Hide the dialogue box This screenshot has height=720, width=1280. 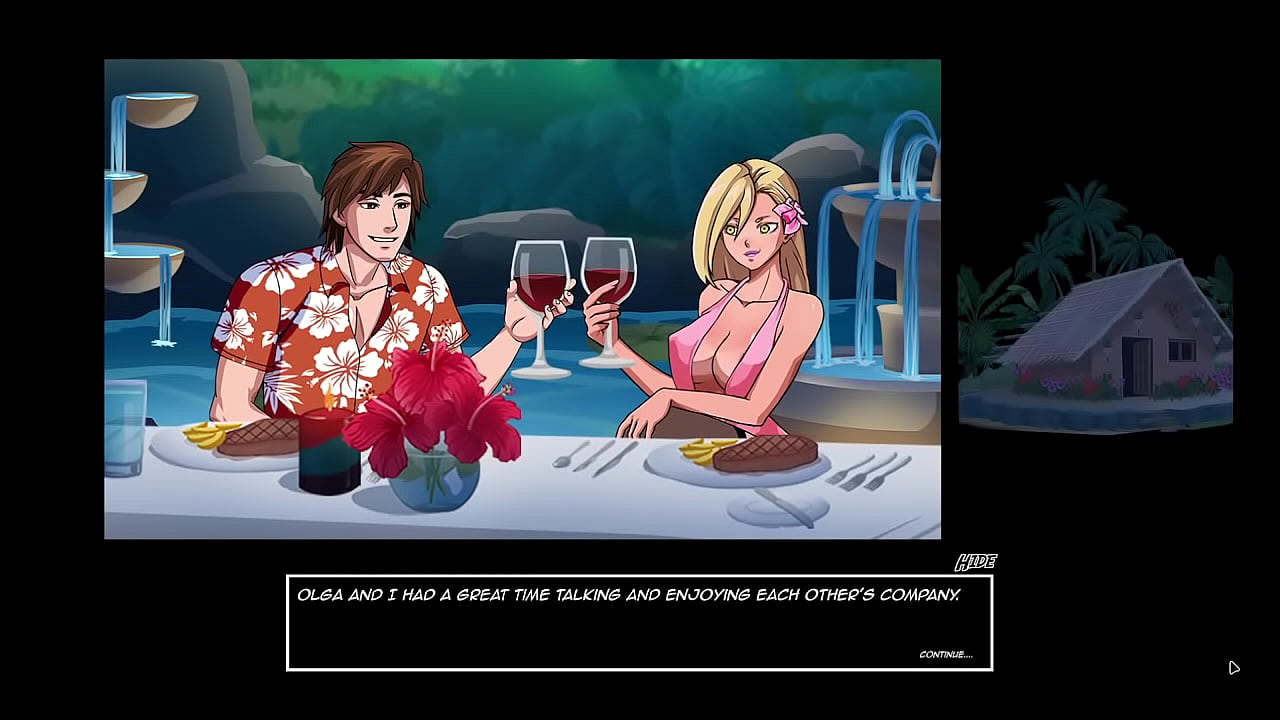pos(975,563)
